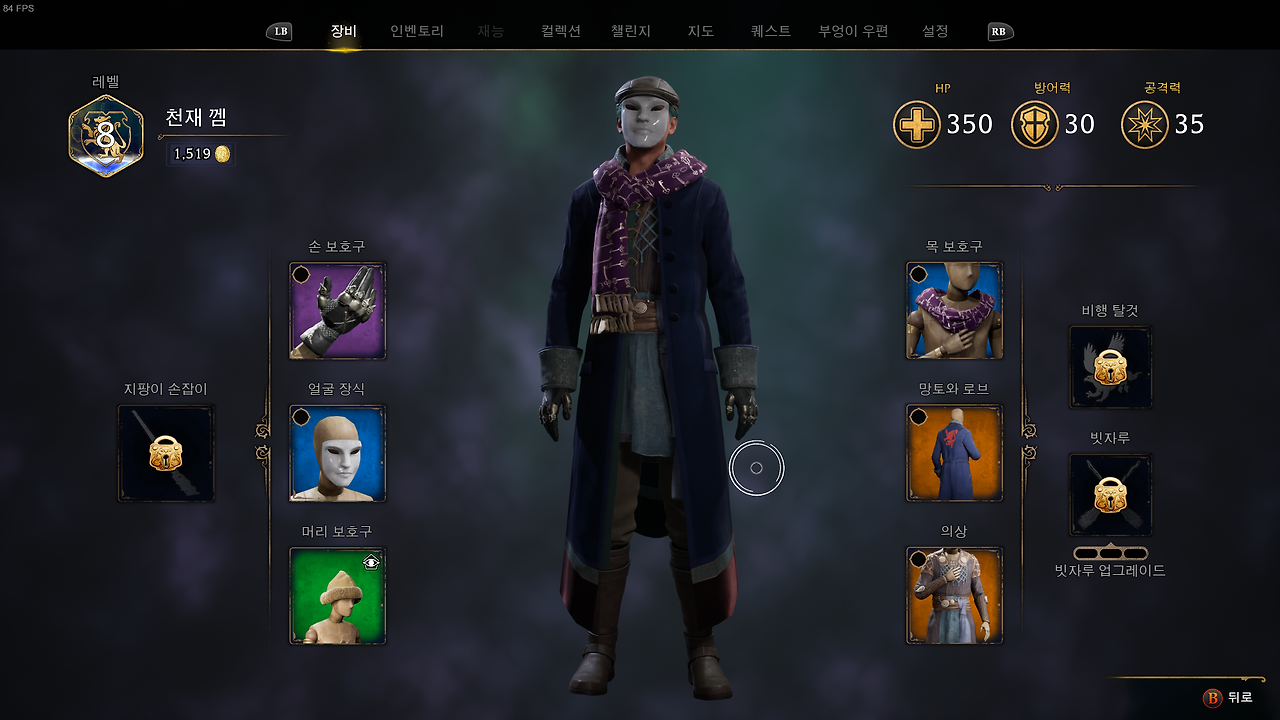Select the 손 보호구 gauntlet slot
The image size is (1280, 720).
point(337,310)
